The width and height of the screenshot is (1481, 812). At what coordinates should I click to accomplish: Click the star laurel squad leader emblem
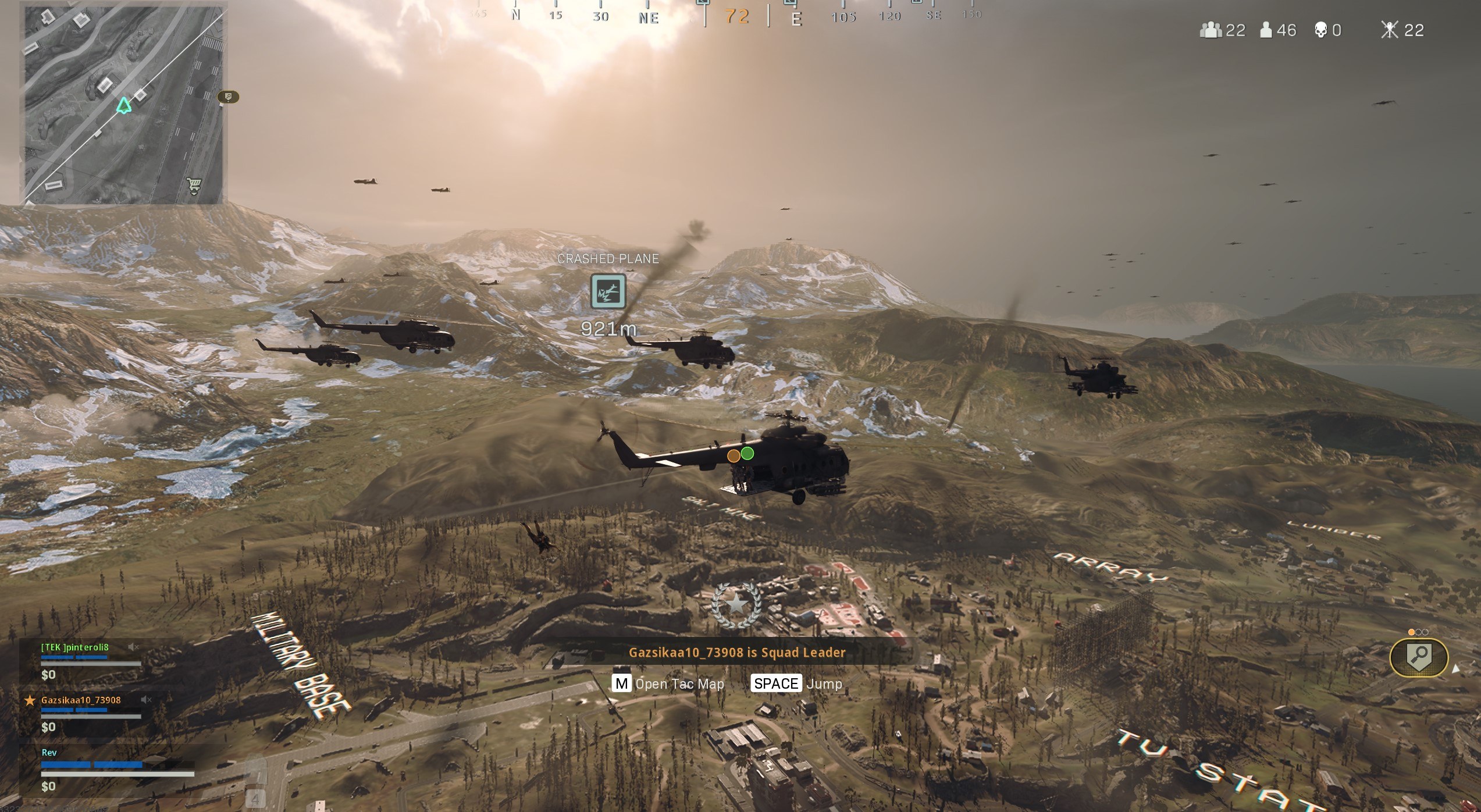(737, 605)
